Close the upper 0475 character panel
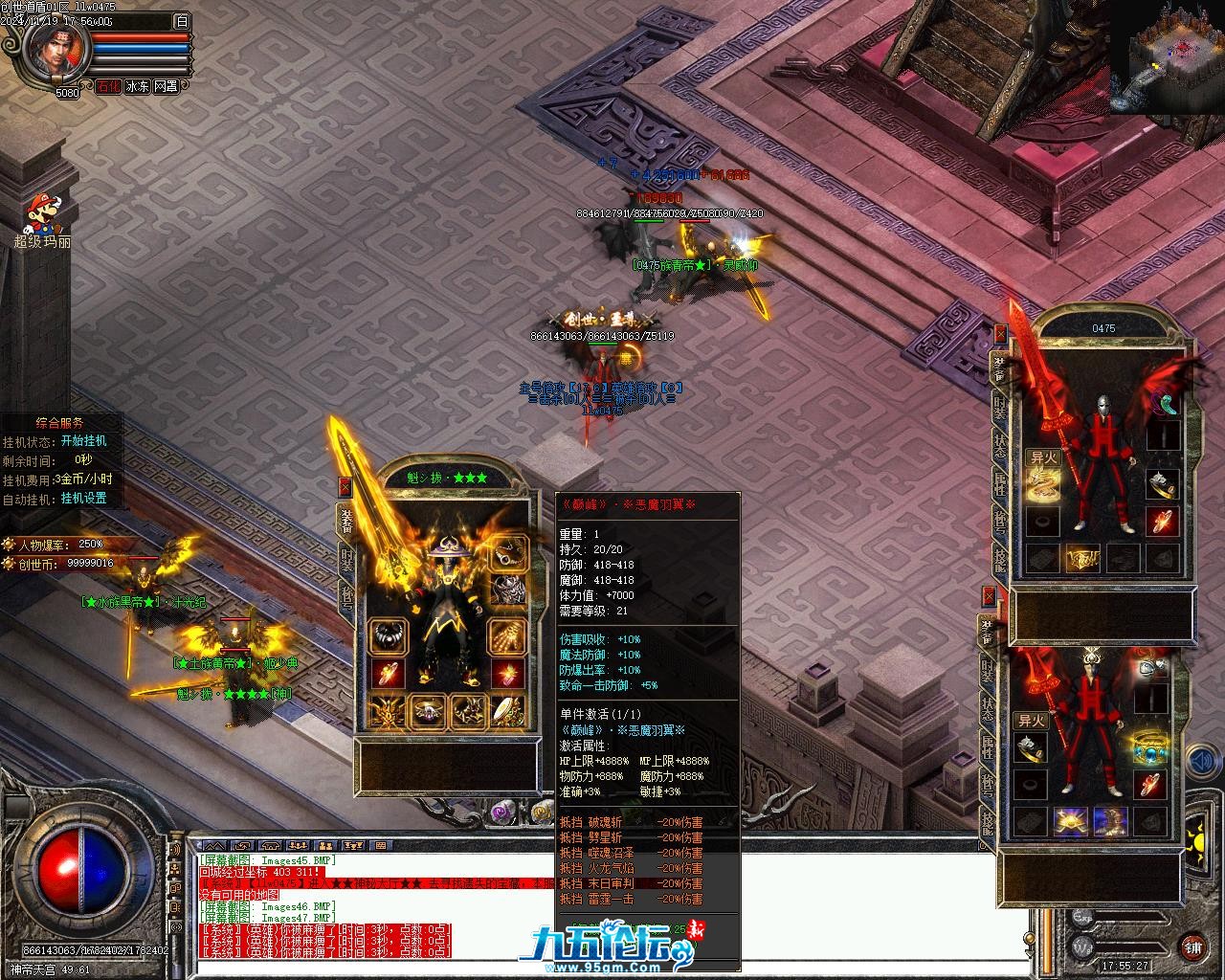The height and width of the screenshot is (980, 1225). tap(1001, 334)
